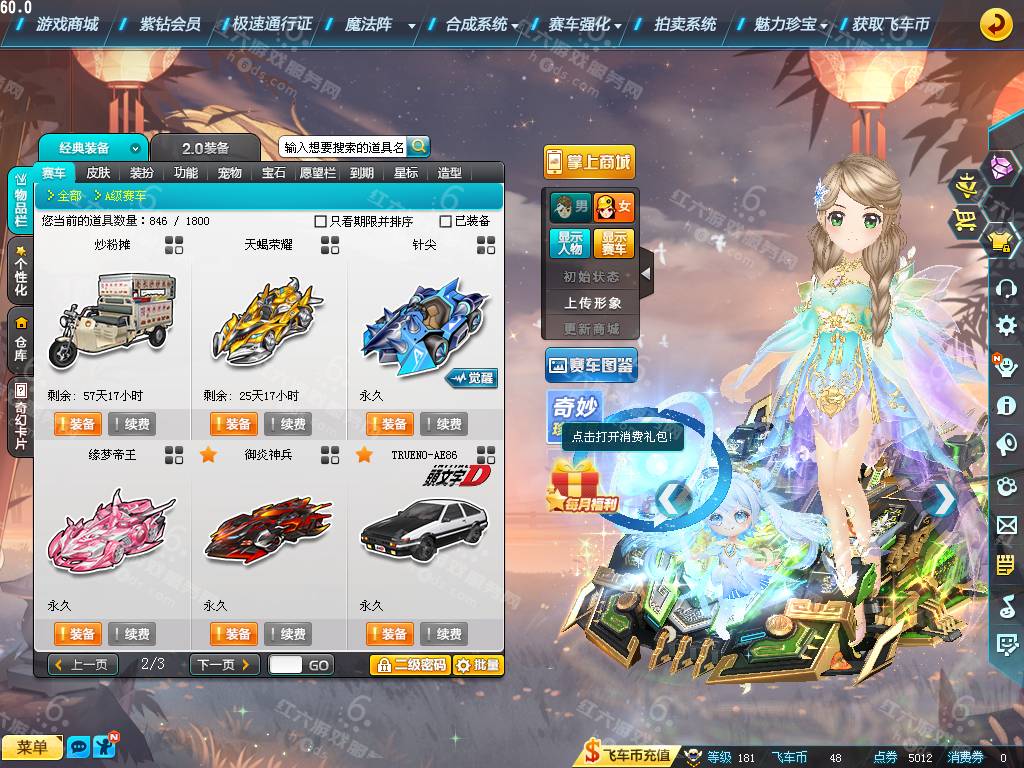Select the 皮肤 category tab
The image size is (1024, 768).
click(98, 173)
